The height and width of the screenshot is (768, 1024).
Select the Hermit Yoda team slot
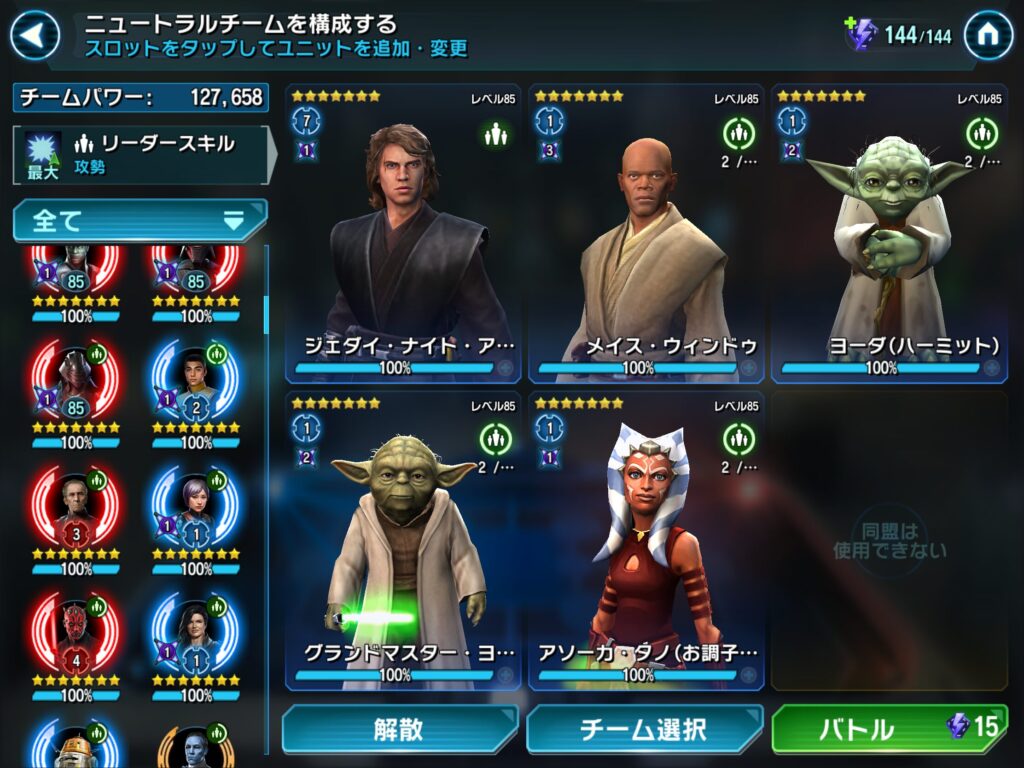tap(890, 235)
